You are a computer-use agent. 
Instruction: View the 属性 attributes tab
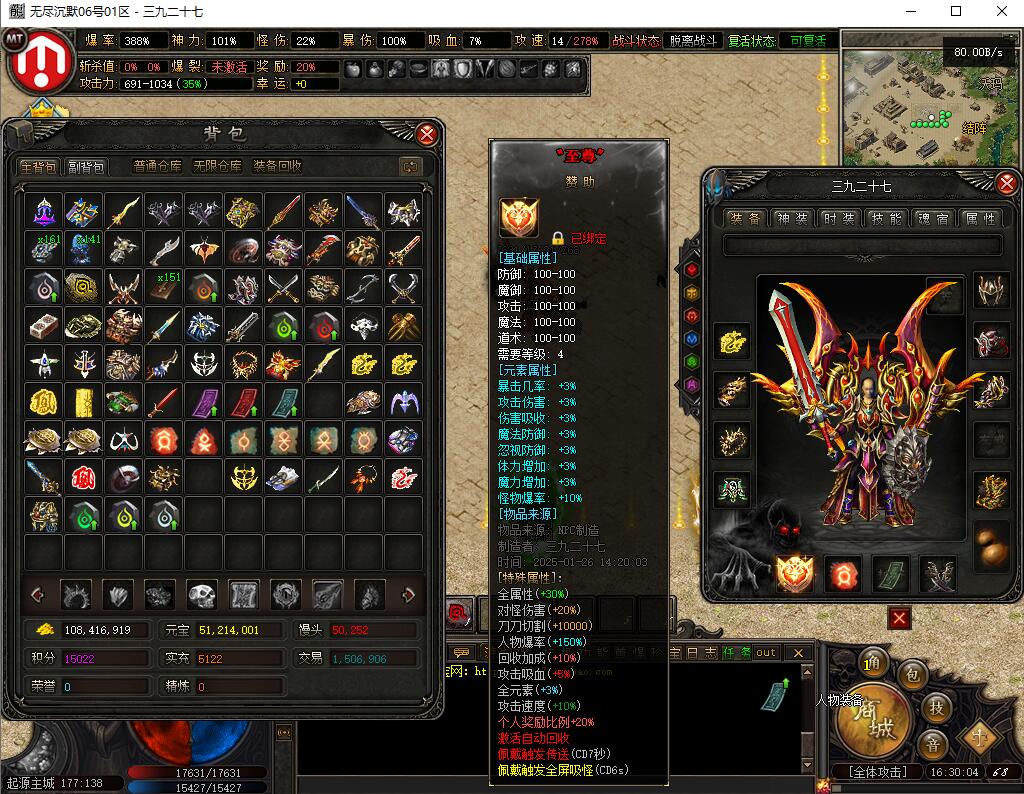(x=979, y=218)
